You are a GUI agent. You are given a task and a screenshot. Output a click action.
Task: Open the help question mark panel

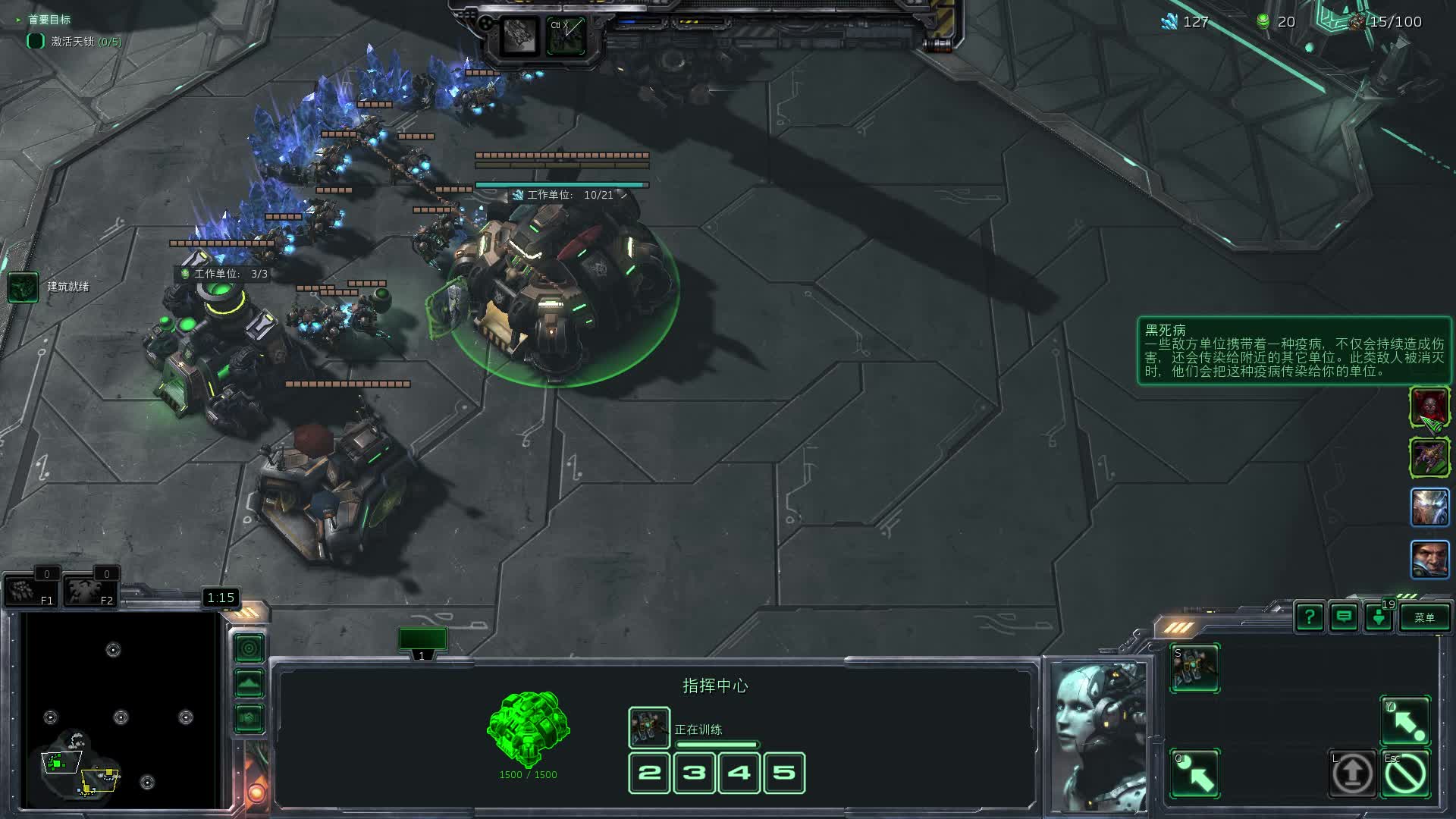pos(1310,617)
